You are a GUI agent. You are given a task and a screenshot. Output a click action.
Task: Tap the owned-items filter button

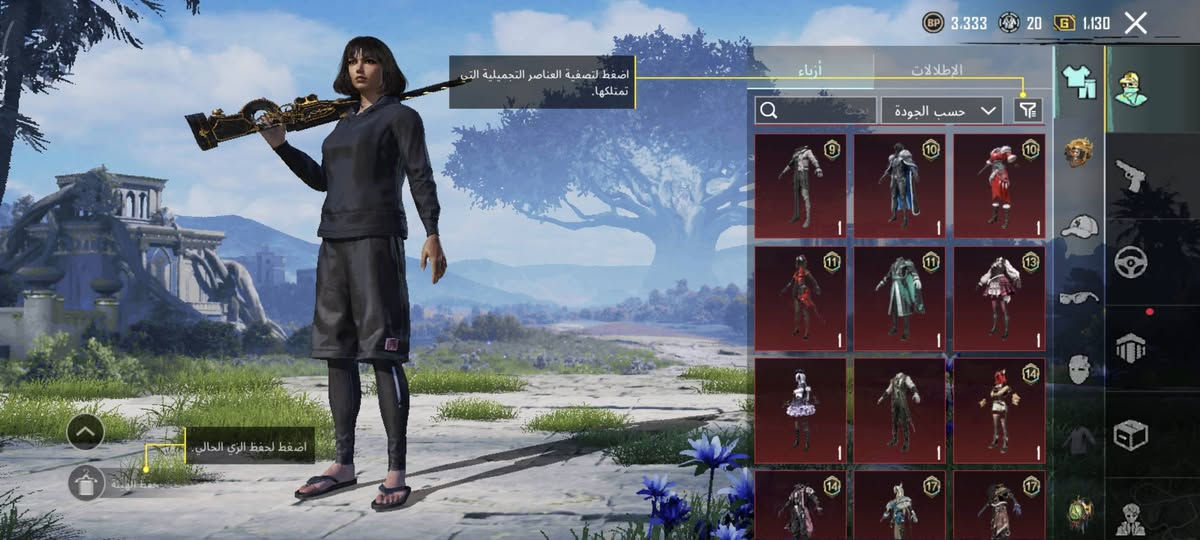[1027, 110]
